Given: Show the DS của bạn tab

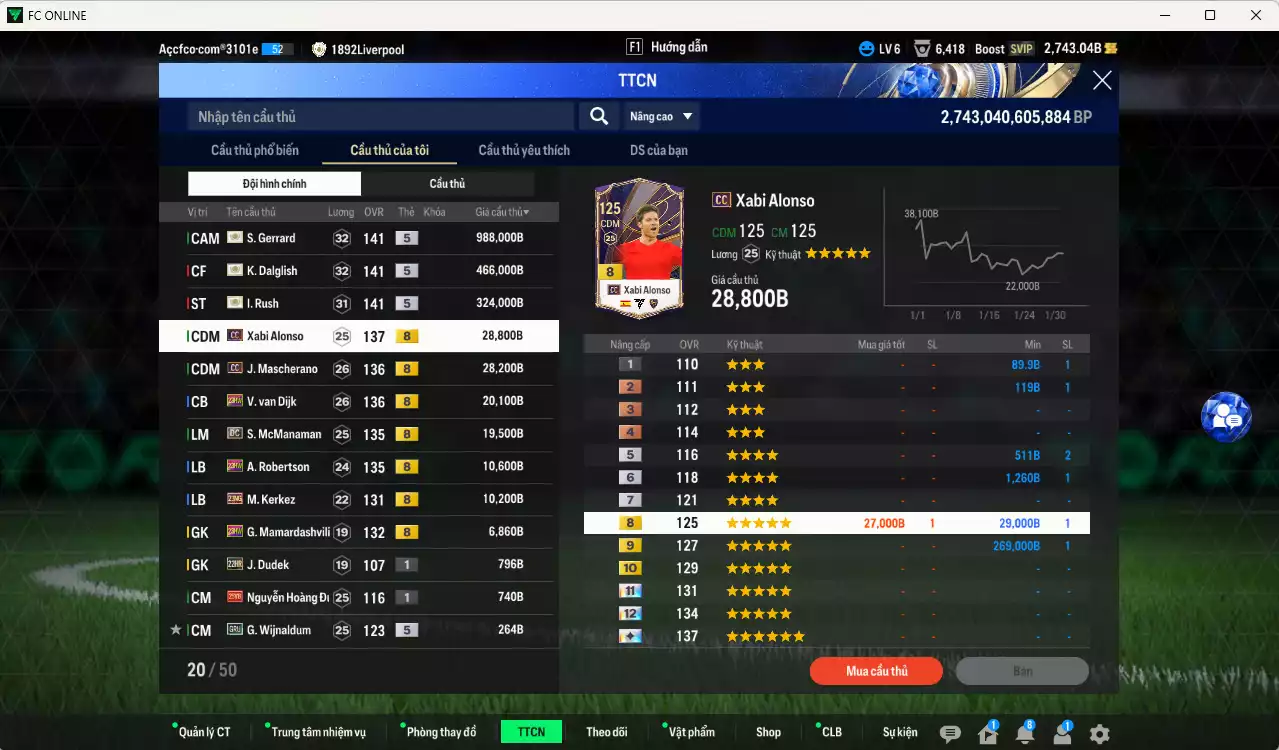Looking at the screenshot, I should coord(658,150).
